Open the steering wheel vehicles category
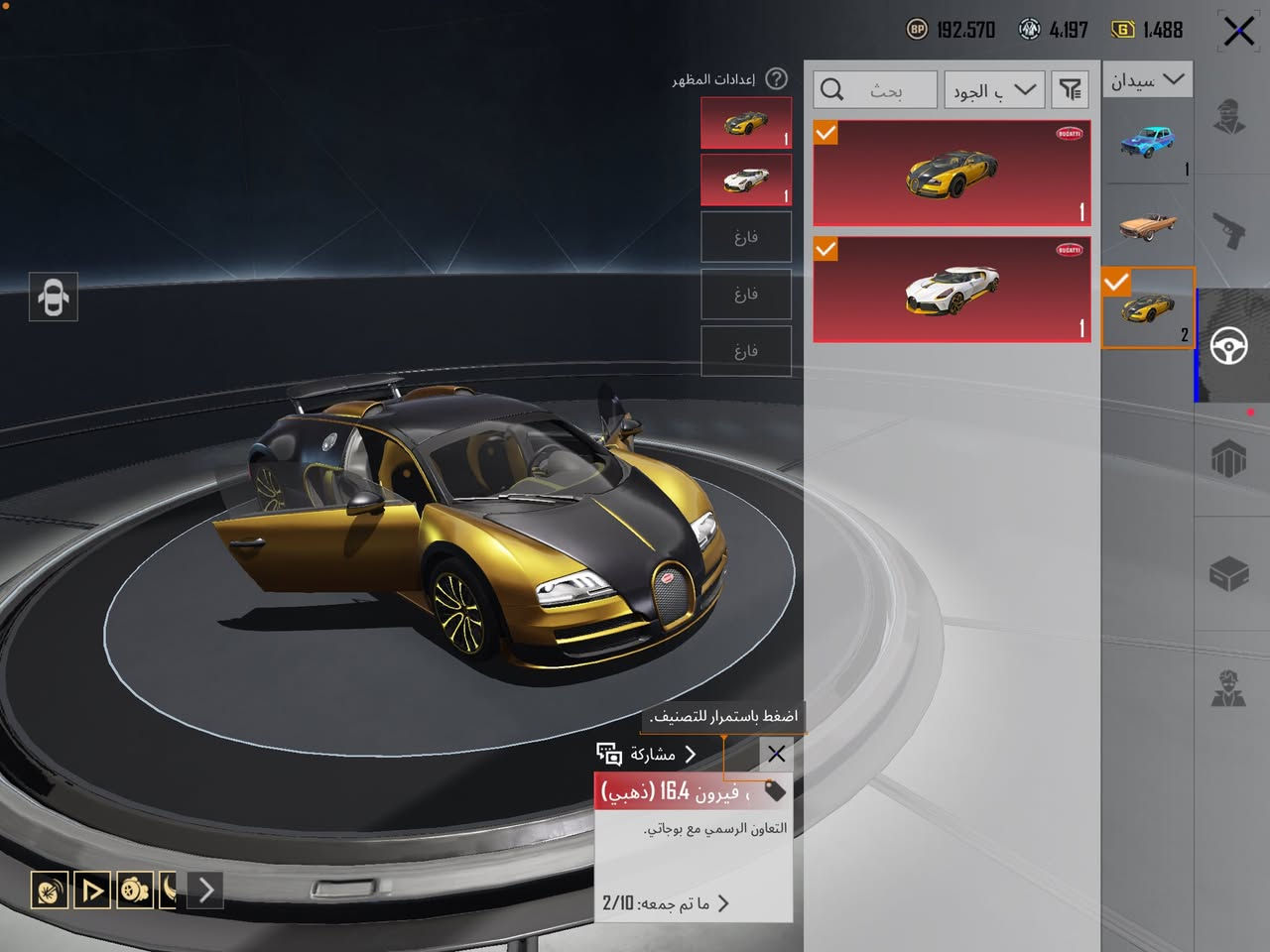 pos(1230,346)
